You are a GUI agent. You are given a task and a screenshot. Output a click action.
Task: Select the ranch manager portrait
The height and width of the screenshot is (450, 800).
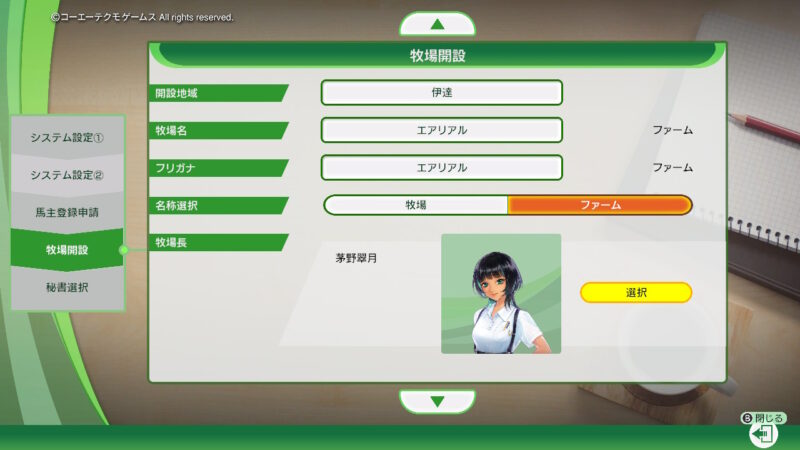(501, 293)
